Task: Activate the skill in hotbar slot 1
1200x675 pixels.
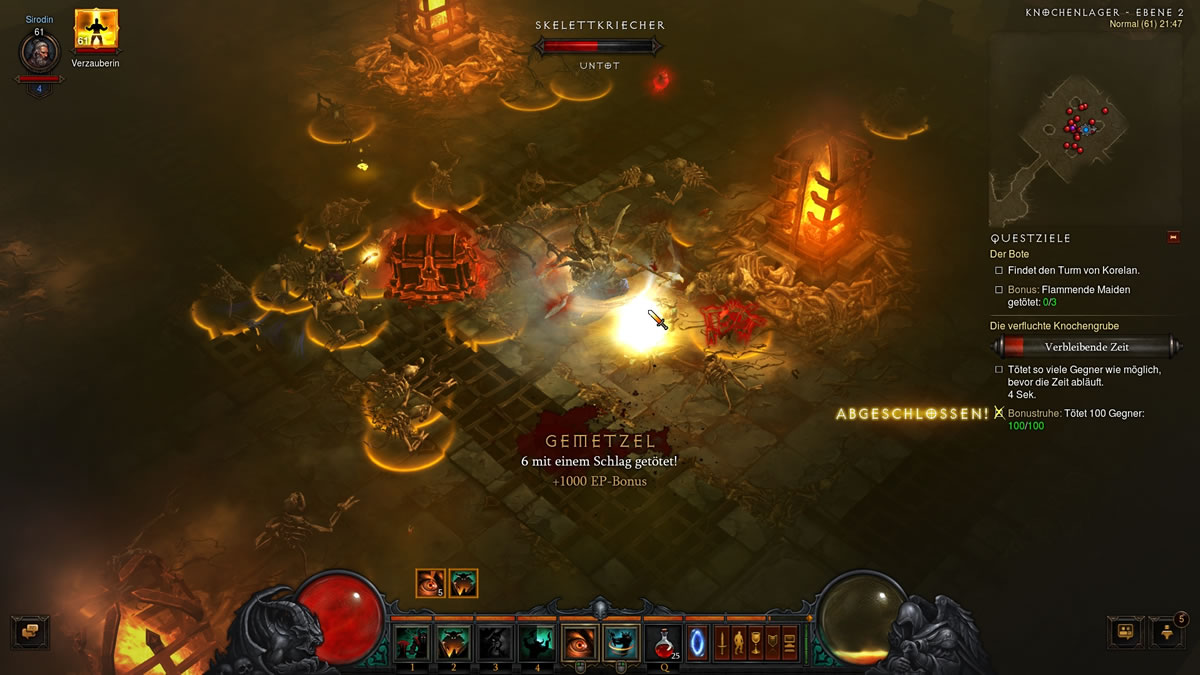Action: (412, 643)
